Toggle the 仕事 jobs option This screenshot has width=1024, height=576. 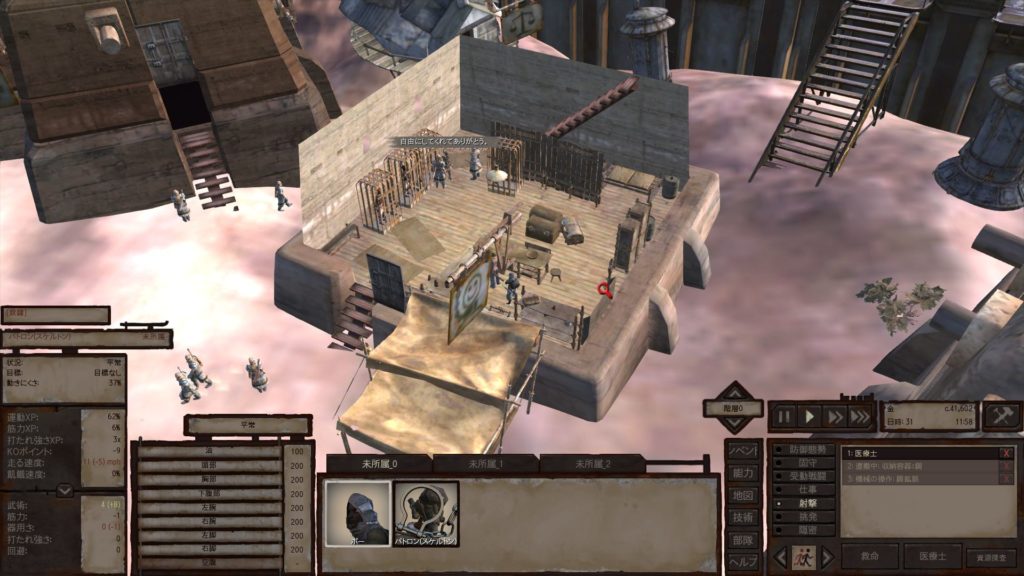(x=803, y=491)
